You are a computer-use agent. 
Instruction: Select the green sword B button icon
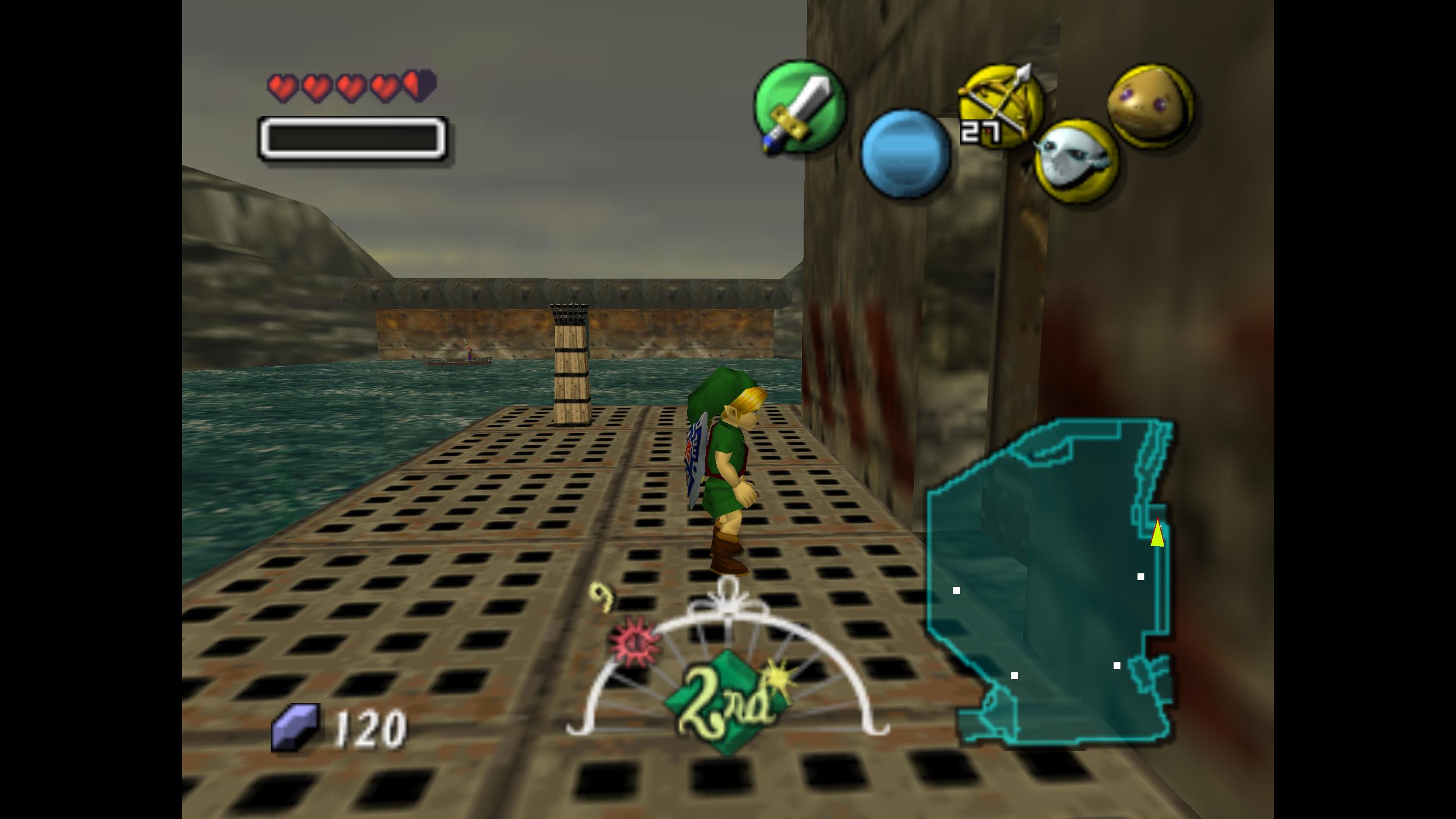(x=799, y=107)
